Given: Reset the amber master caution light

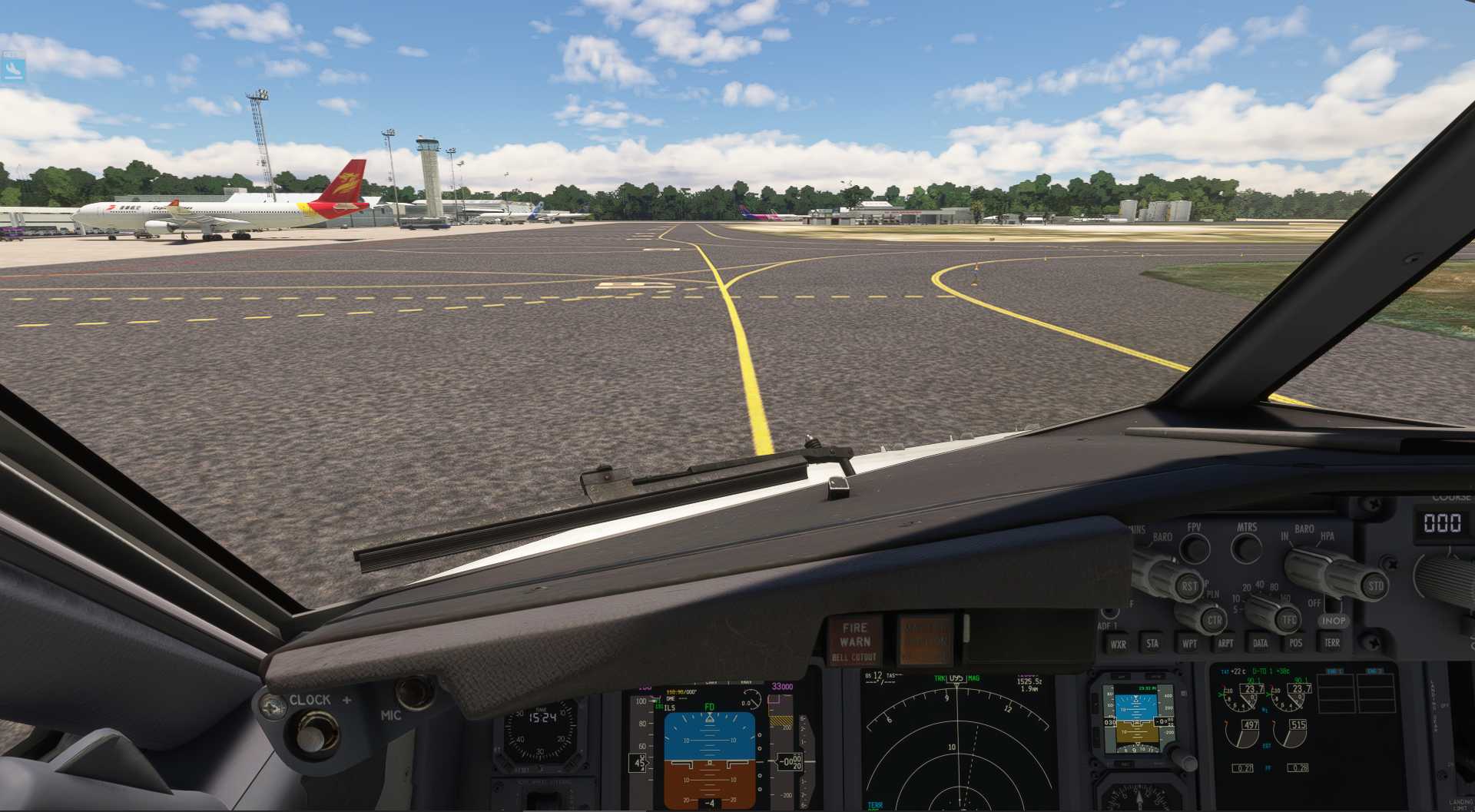Looking at the screenshot, I should (x=925, y=639).
